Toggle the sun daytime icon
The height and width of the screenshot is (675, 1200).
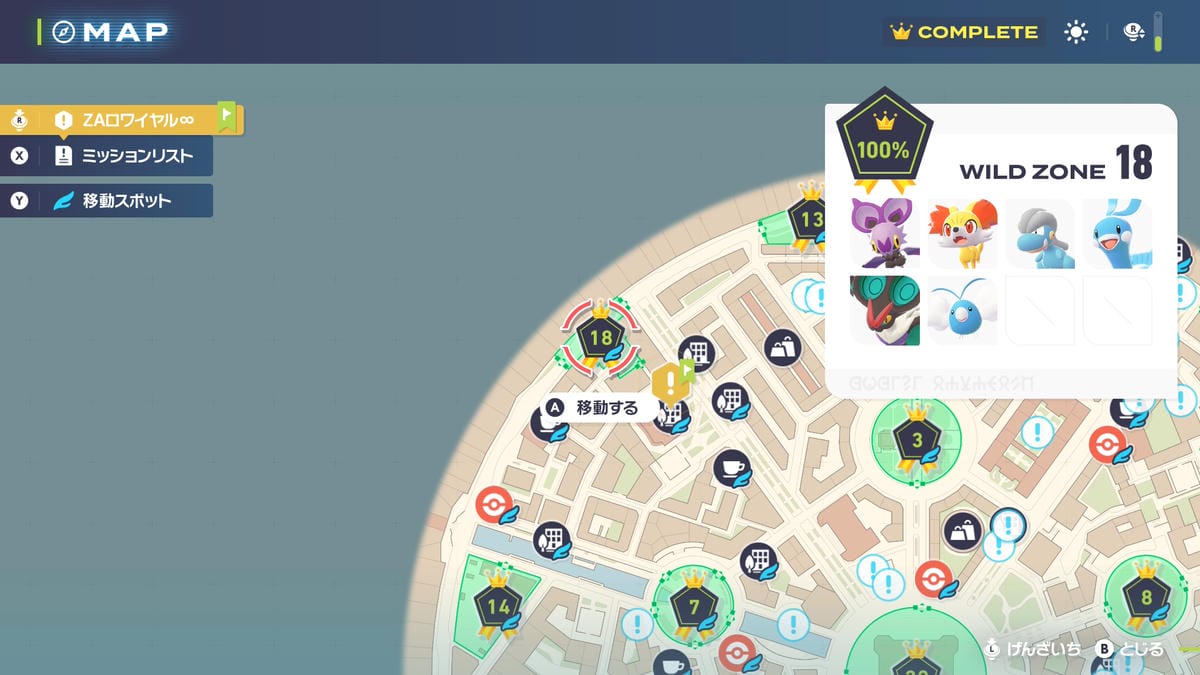(1076, 32)
